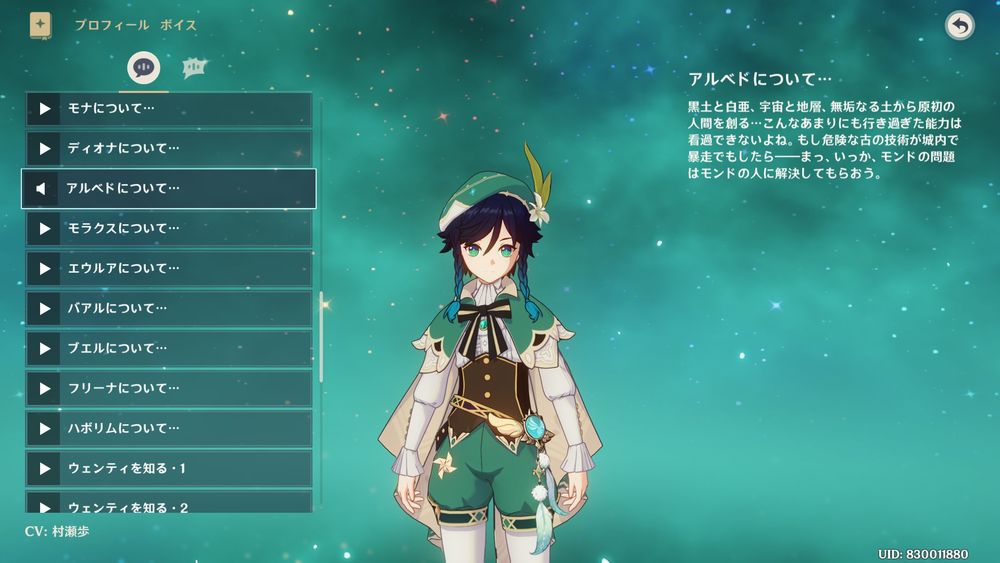1000x563 pixels.
Task: Switch to the story voice tab
Action: tap(144, 68)
